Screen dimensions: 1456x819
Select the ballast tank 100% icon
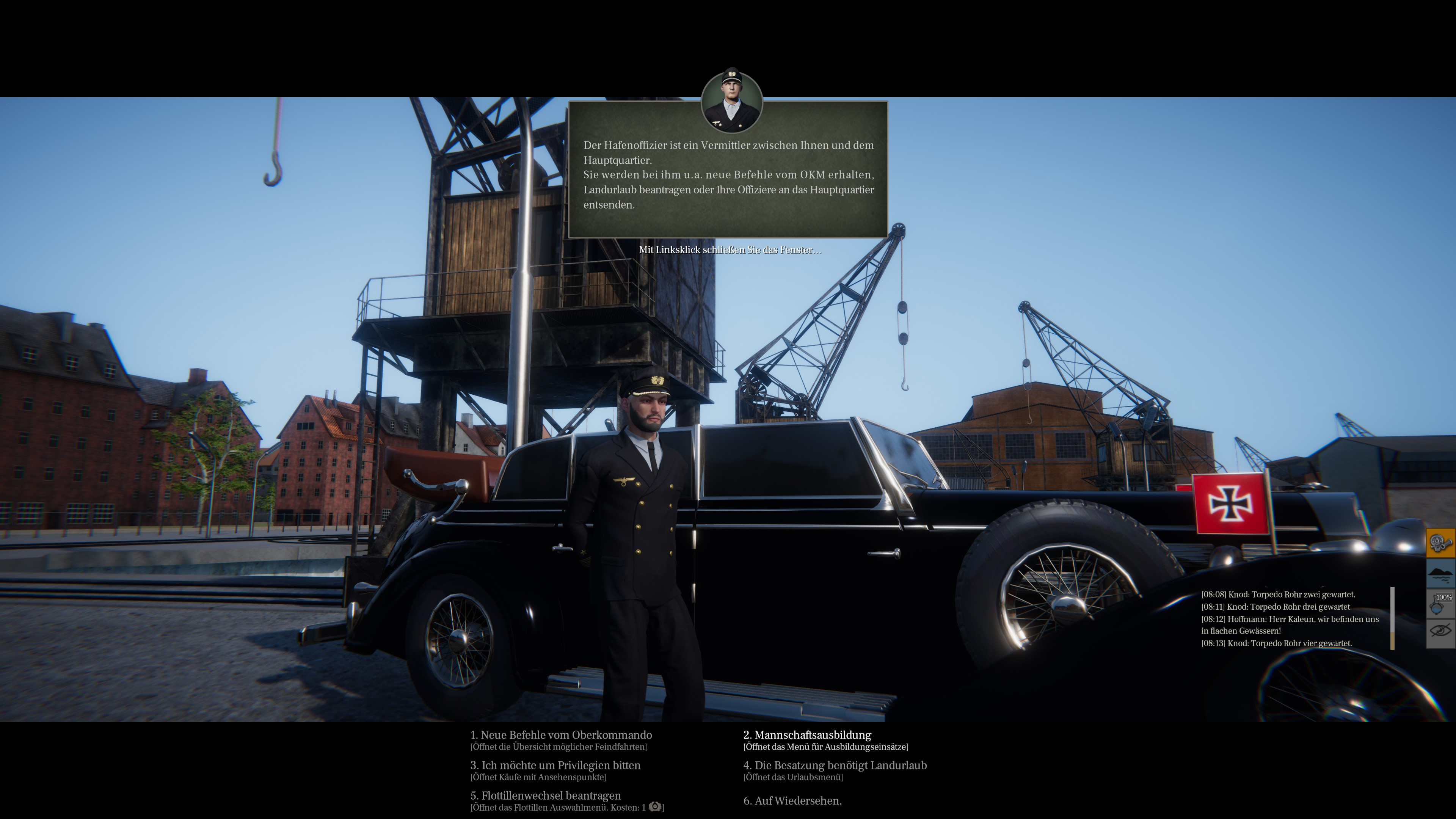click(1440, 604)
